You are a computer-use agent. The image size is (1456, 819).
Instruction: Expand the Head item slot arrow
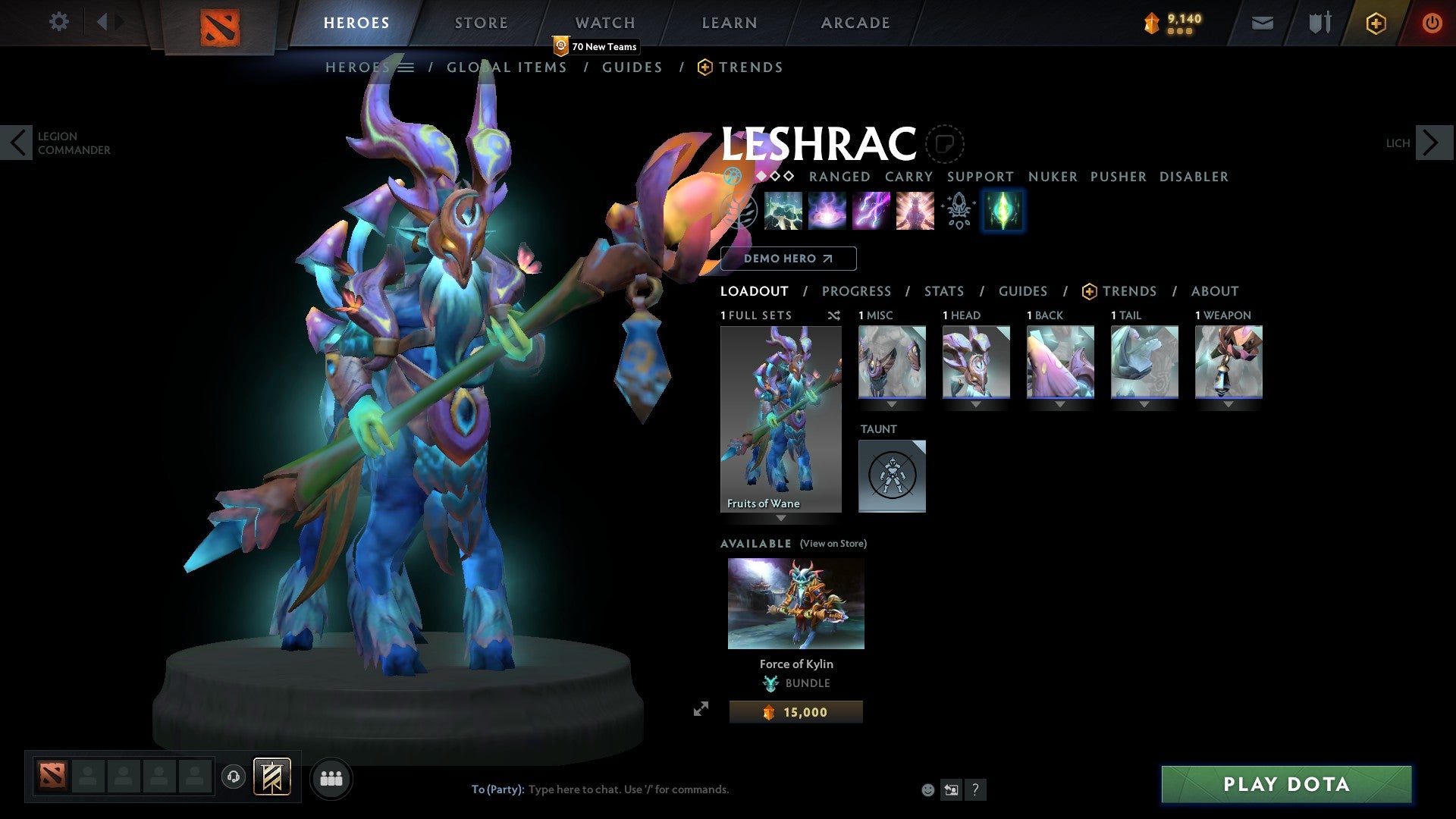point(976,404)
